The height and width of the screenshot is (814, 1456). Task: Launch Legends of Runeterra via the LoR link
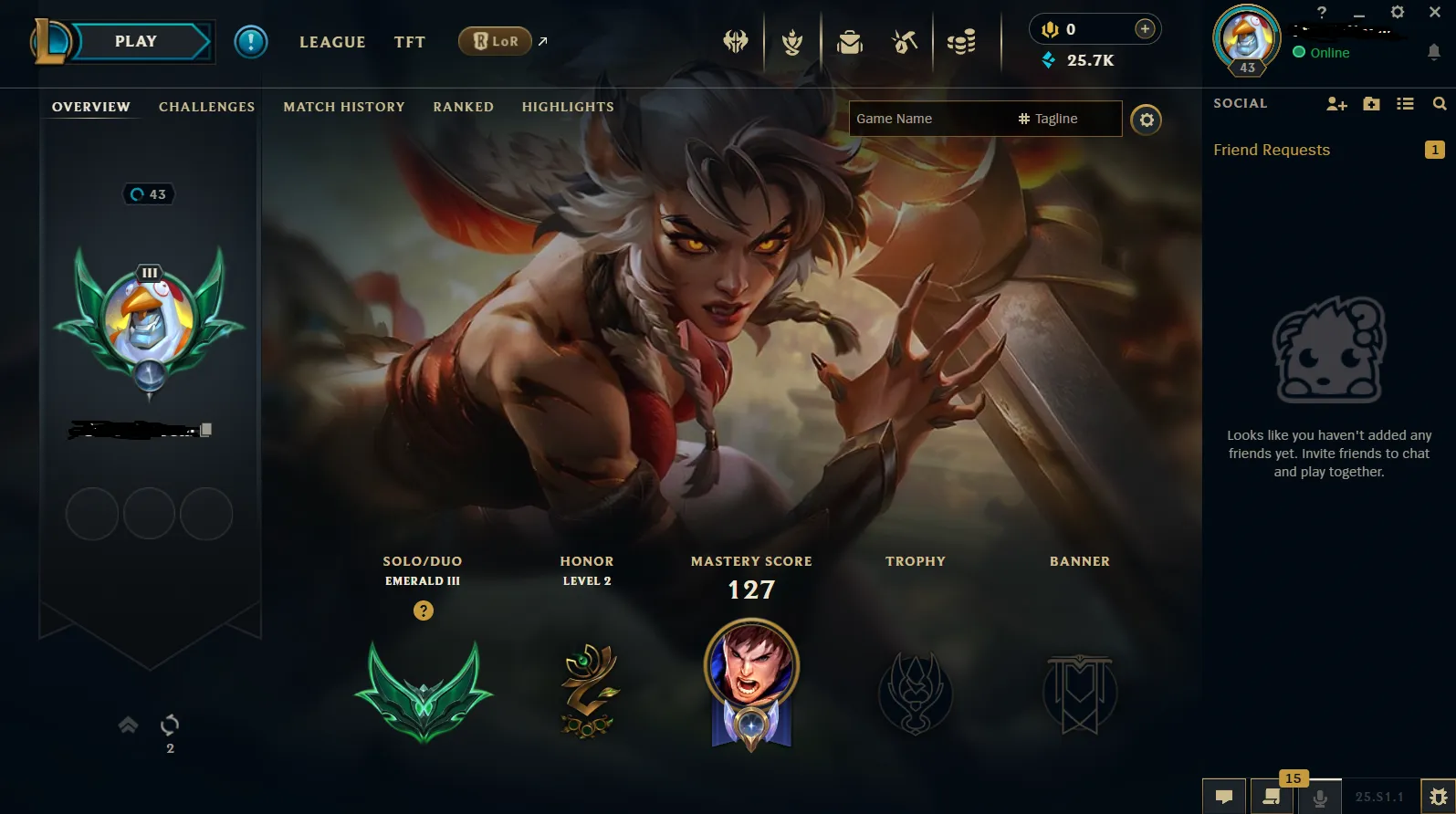tap(494, 41)
